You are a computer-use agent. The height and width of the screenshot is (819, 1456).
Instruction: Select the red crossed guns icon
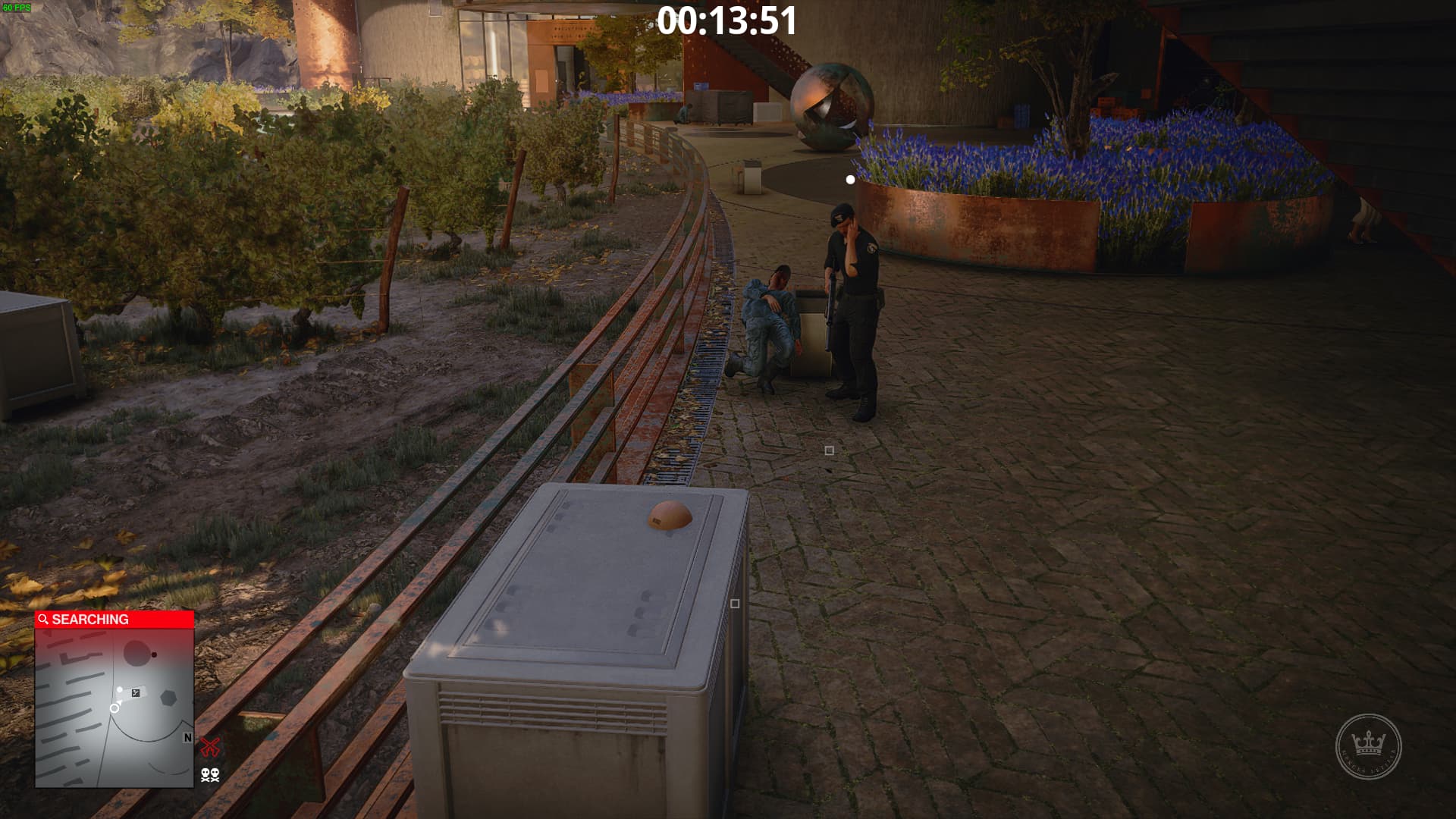210,747
